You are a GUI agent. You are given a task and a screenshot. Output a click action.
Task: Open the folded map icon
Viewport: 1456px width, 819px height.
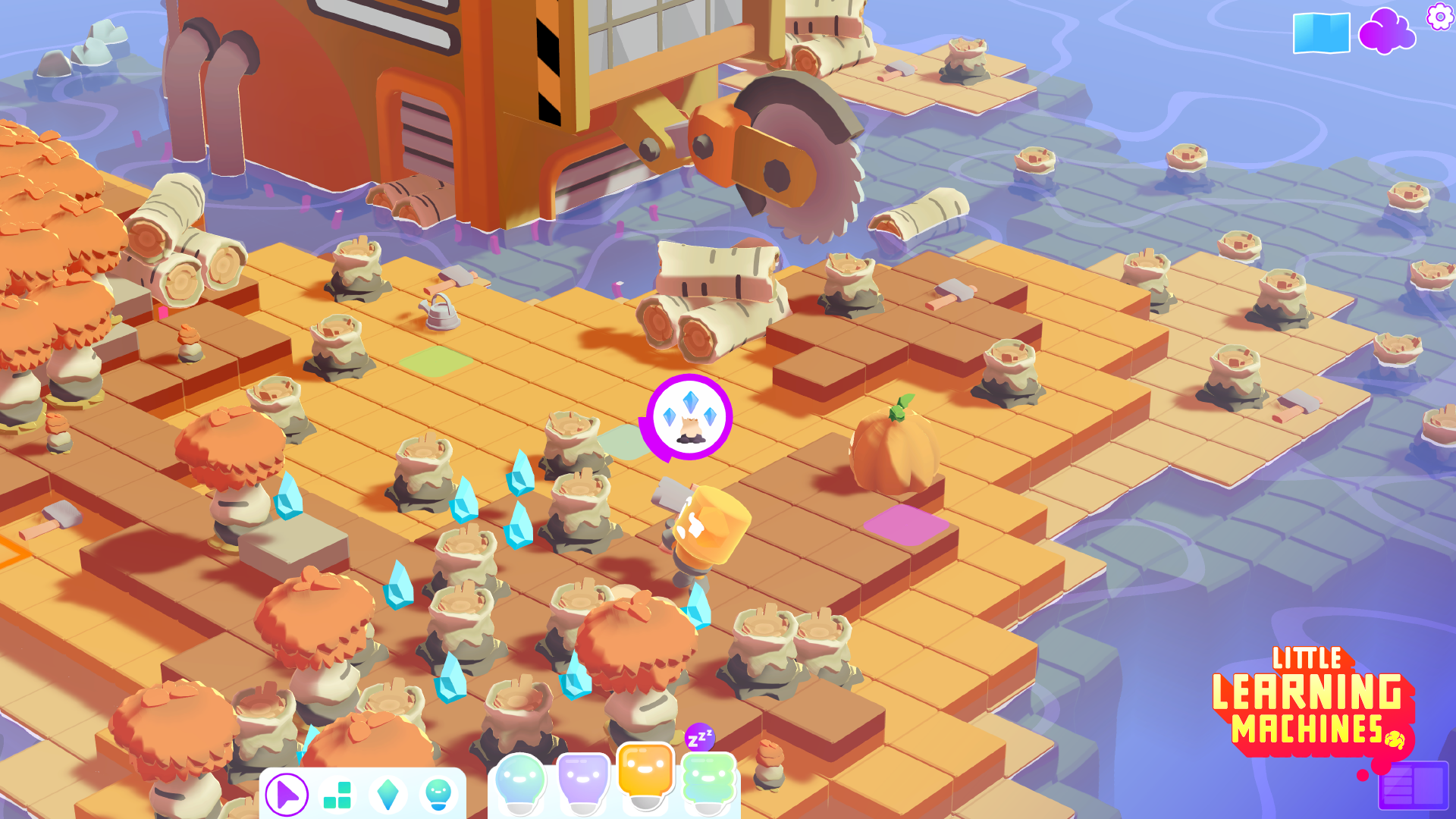(1321, 33)
